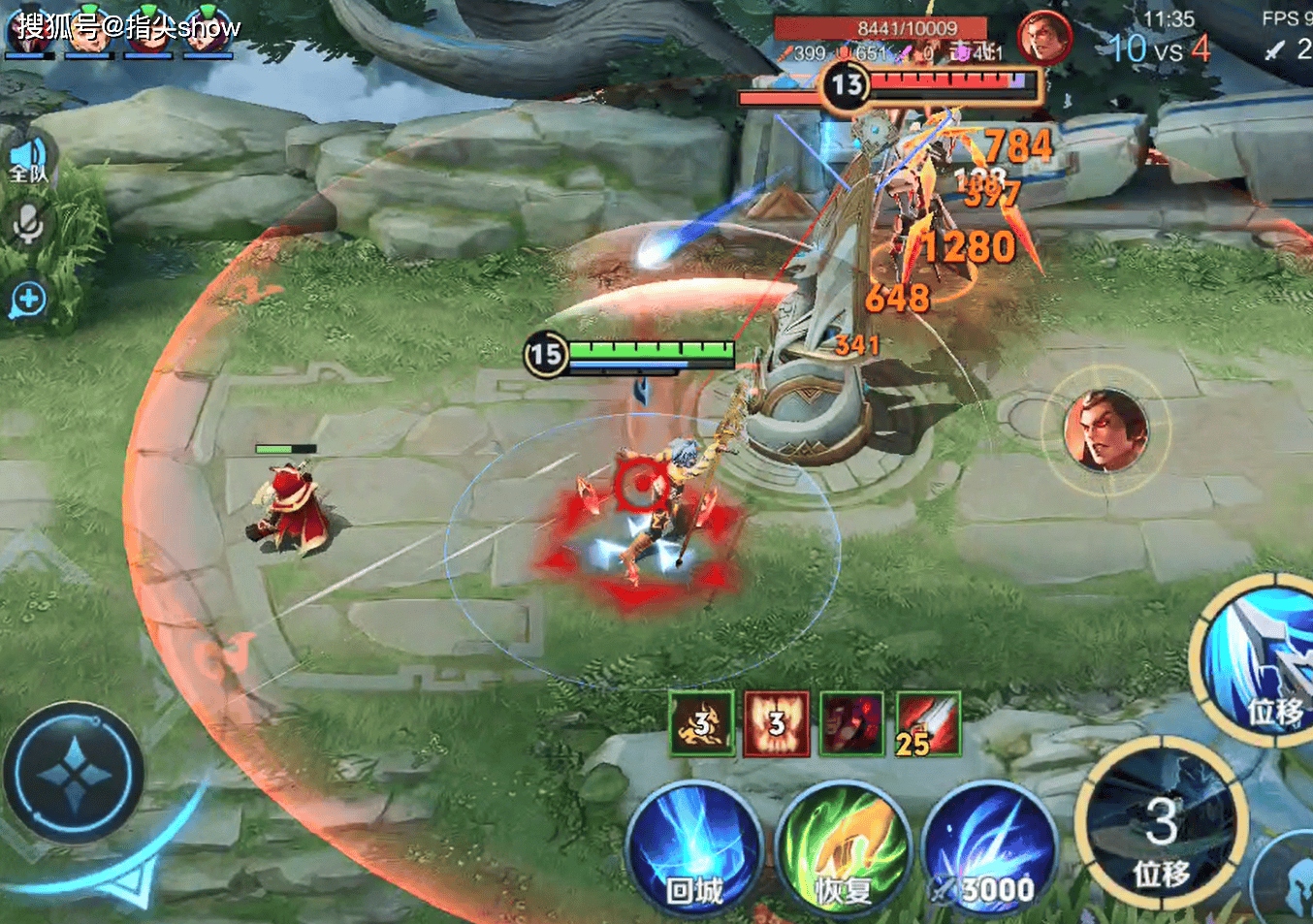Inspect the golden beast buff icon
This screenshot has width=1313, height=924.
coord(701,723)
